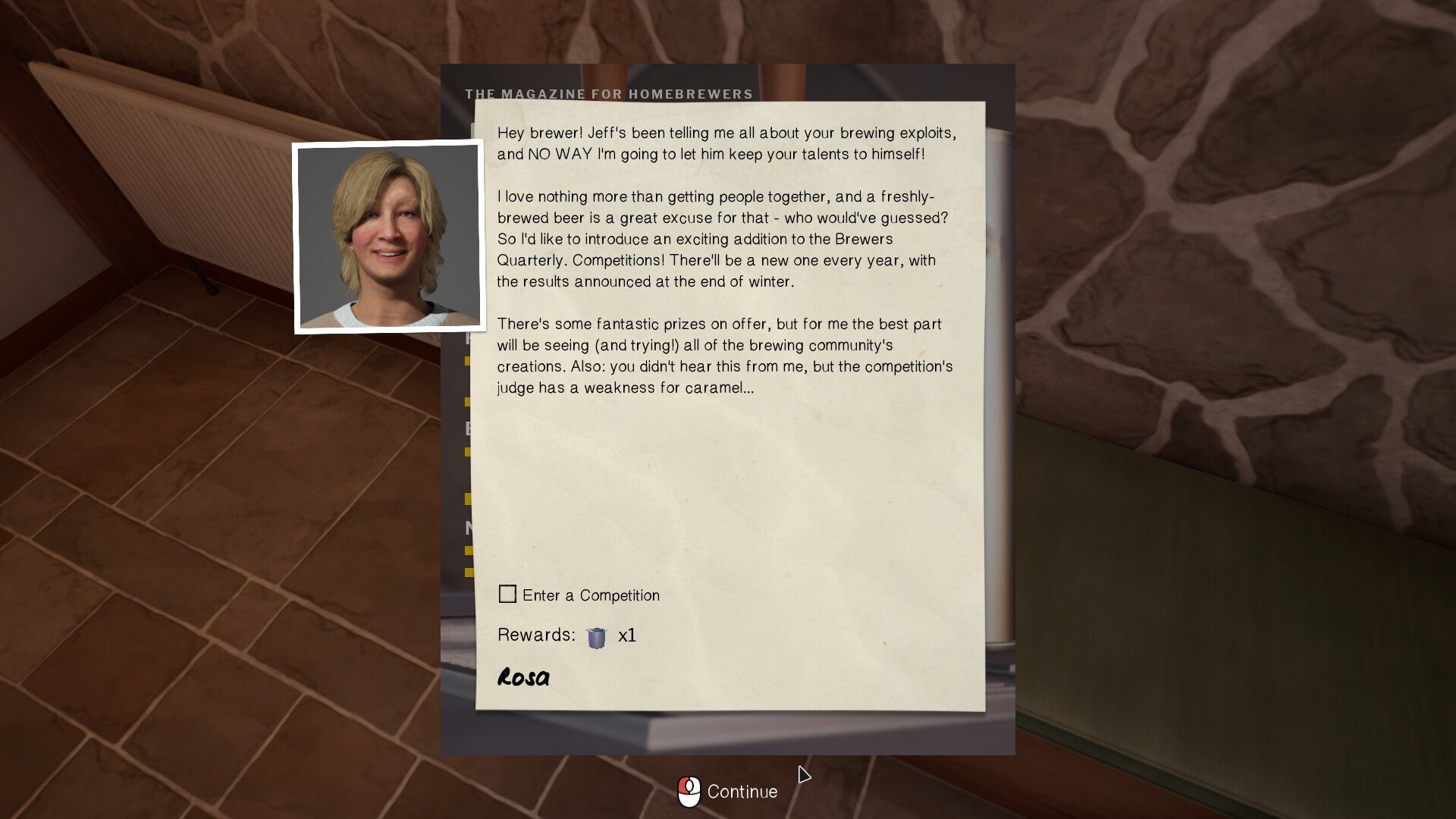
Task: Select the x1 reward quantity indicator
Action: pos(627,637)
